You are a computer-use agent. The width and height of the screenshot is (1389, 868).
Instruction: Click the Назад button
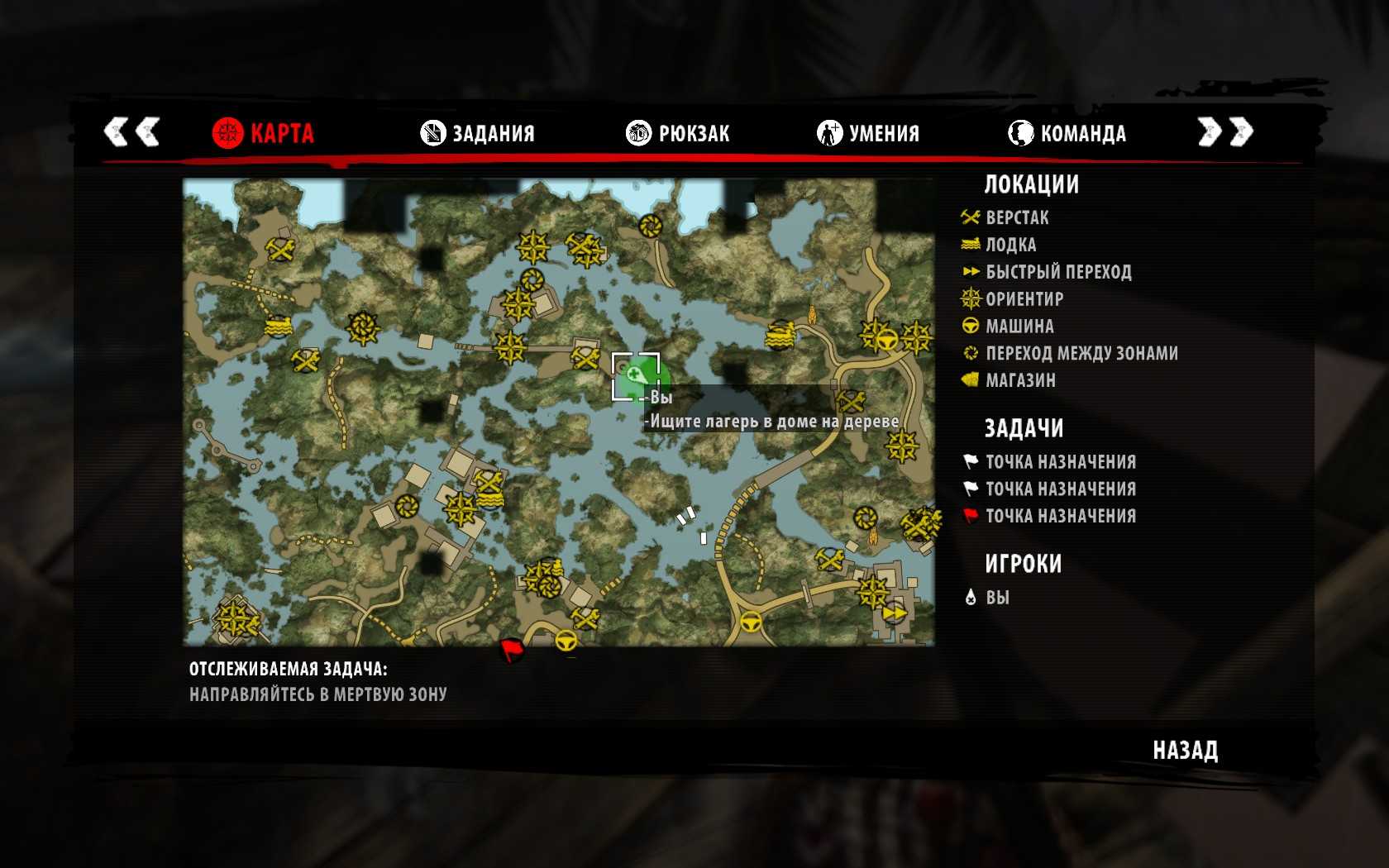(1185, 750)
